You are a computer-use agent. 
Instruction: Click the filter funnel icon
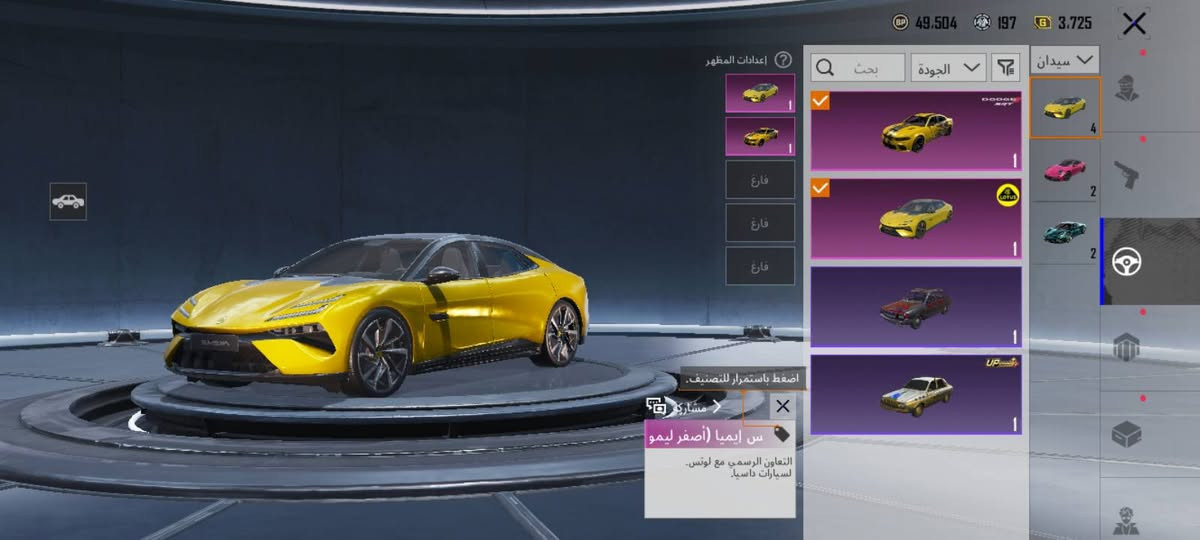(1004, 68)
